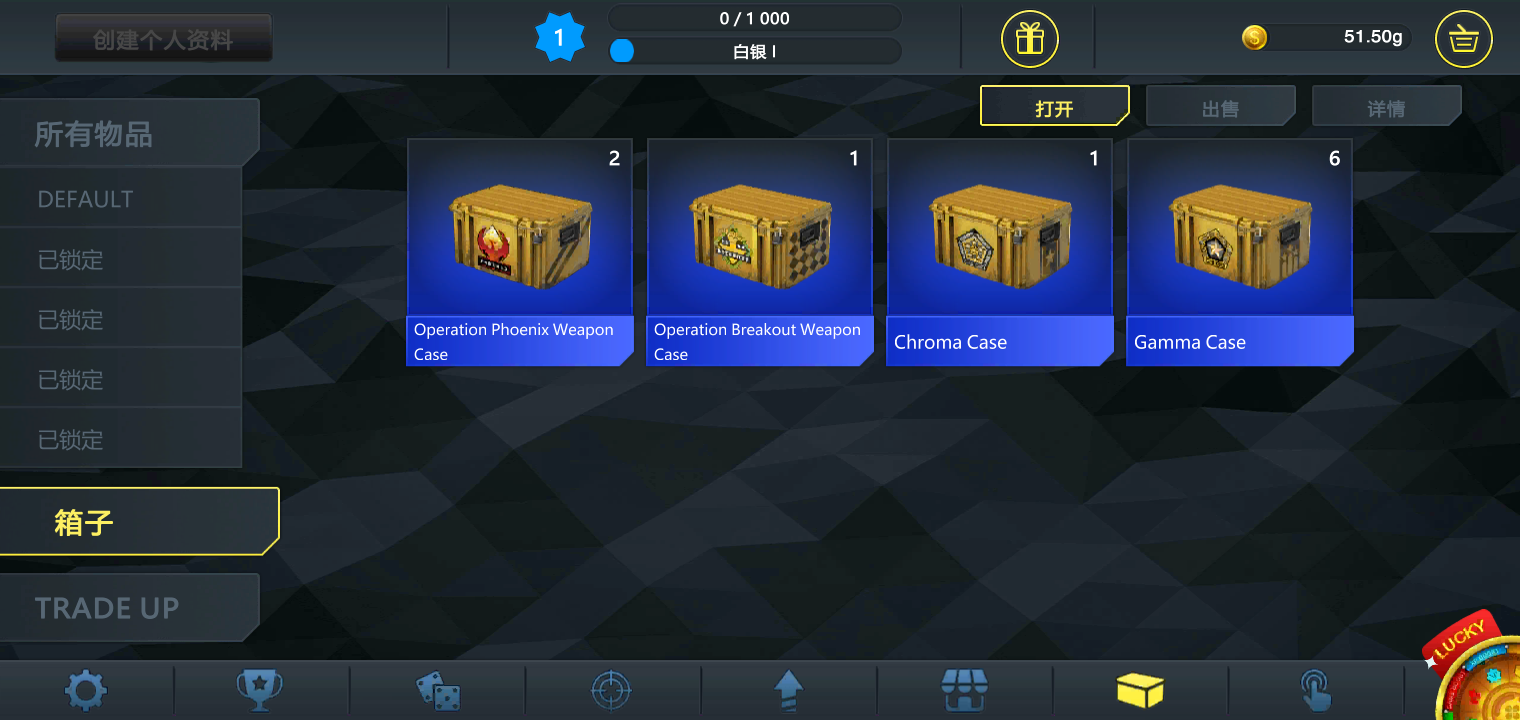1520x720 pixels.
Task: Select the 打开 tab
Action: pos(1055,105)
